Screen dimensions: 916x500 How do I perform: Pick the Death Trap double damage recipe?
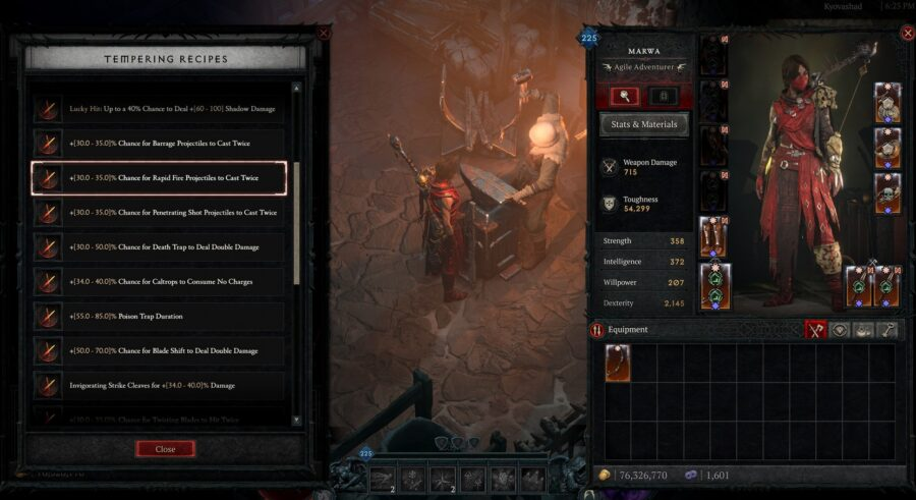click(x=158, y=247)
